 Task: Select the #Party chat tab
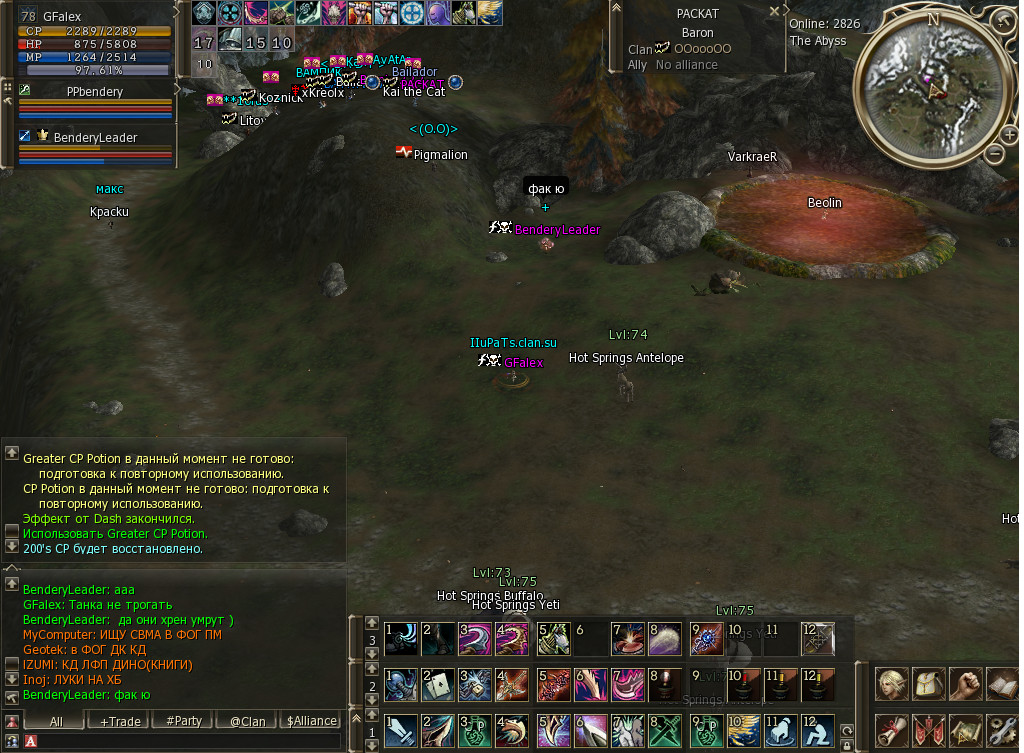184,721
